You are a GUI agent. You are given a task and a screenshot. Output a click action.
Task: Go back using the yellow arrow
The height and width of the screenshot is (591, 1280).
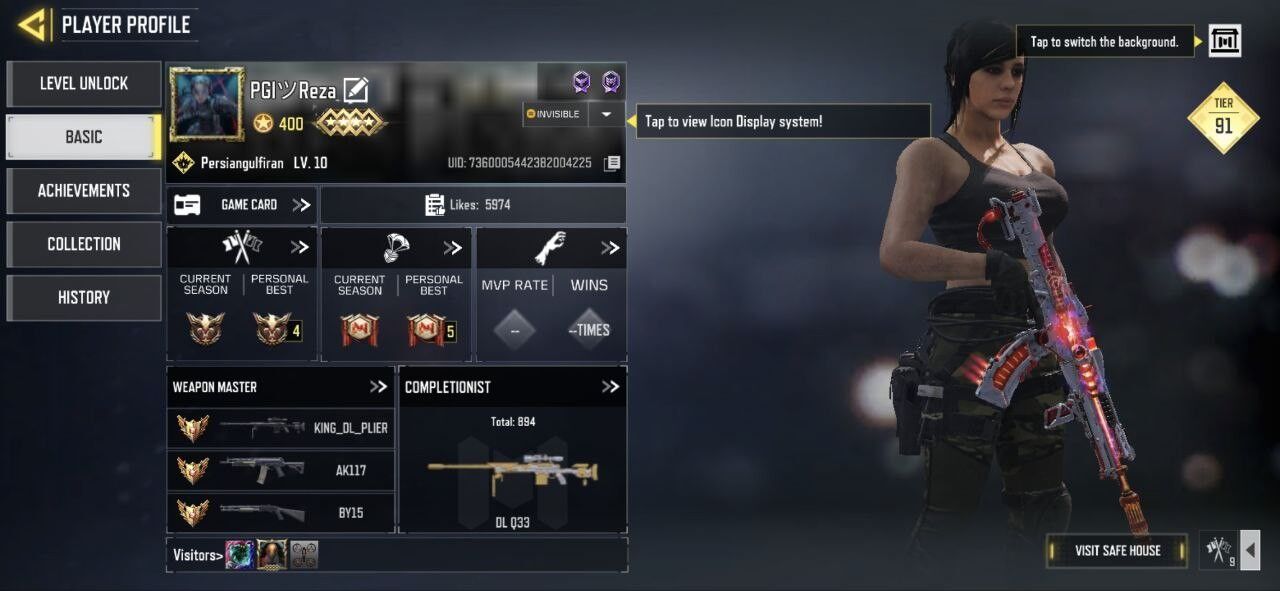[33, 25]
